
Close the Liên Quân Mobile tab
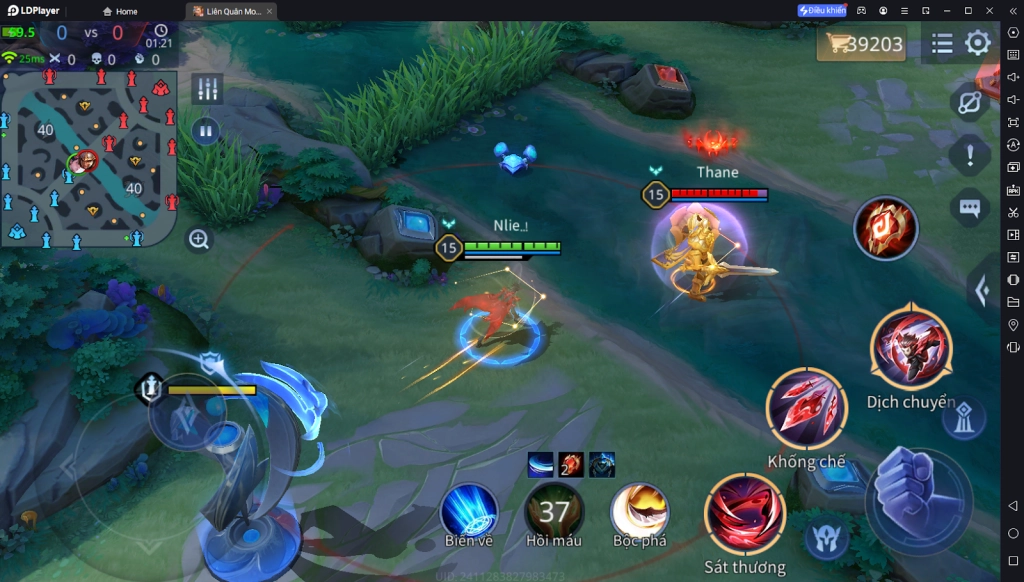pyautogui.click(x=270, y=11)
